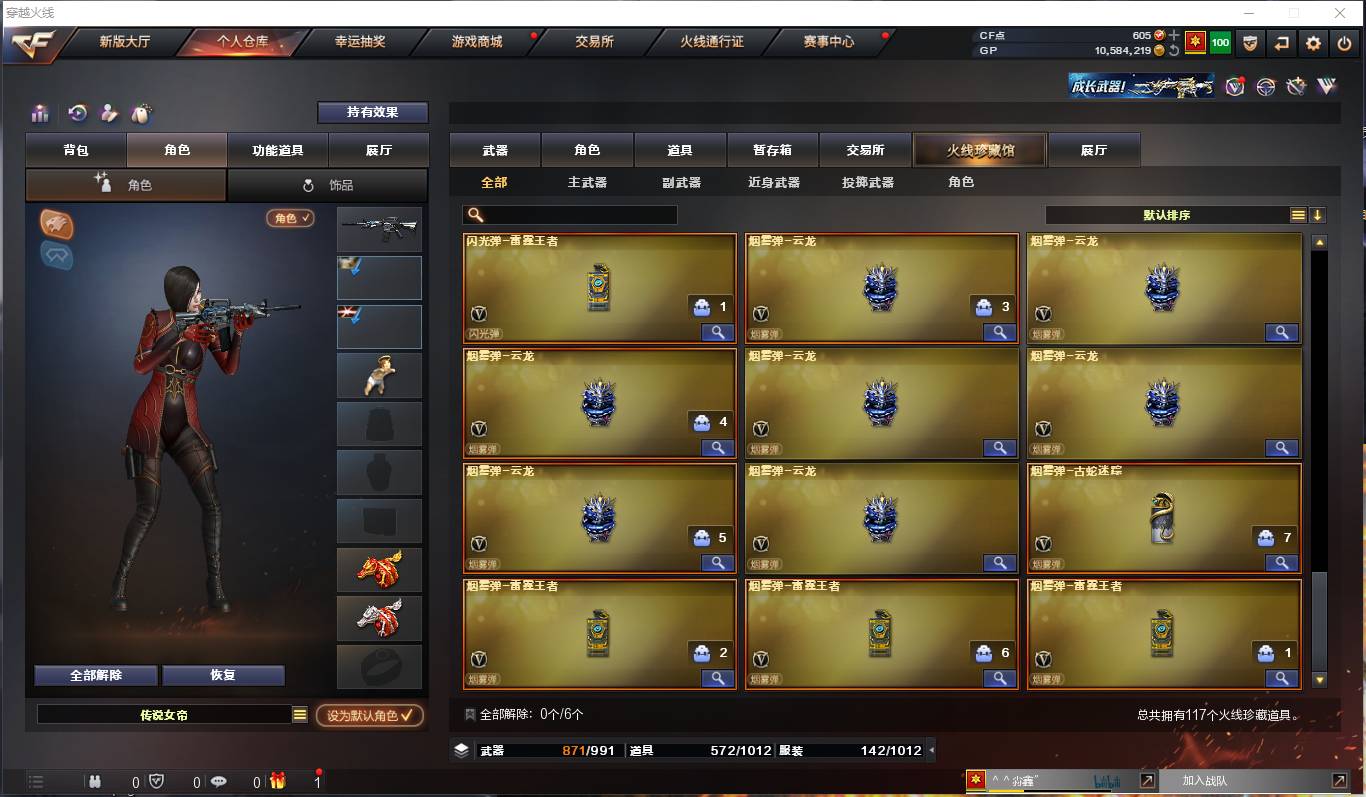
Task: Click the bar-chart stats icon above the 背包 tab
Action: pyautogui.click(x=41, y=112)
